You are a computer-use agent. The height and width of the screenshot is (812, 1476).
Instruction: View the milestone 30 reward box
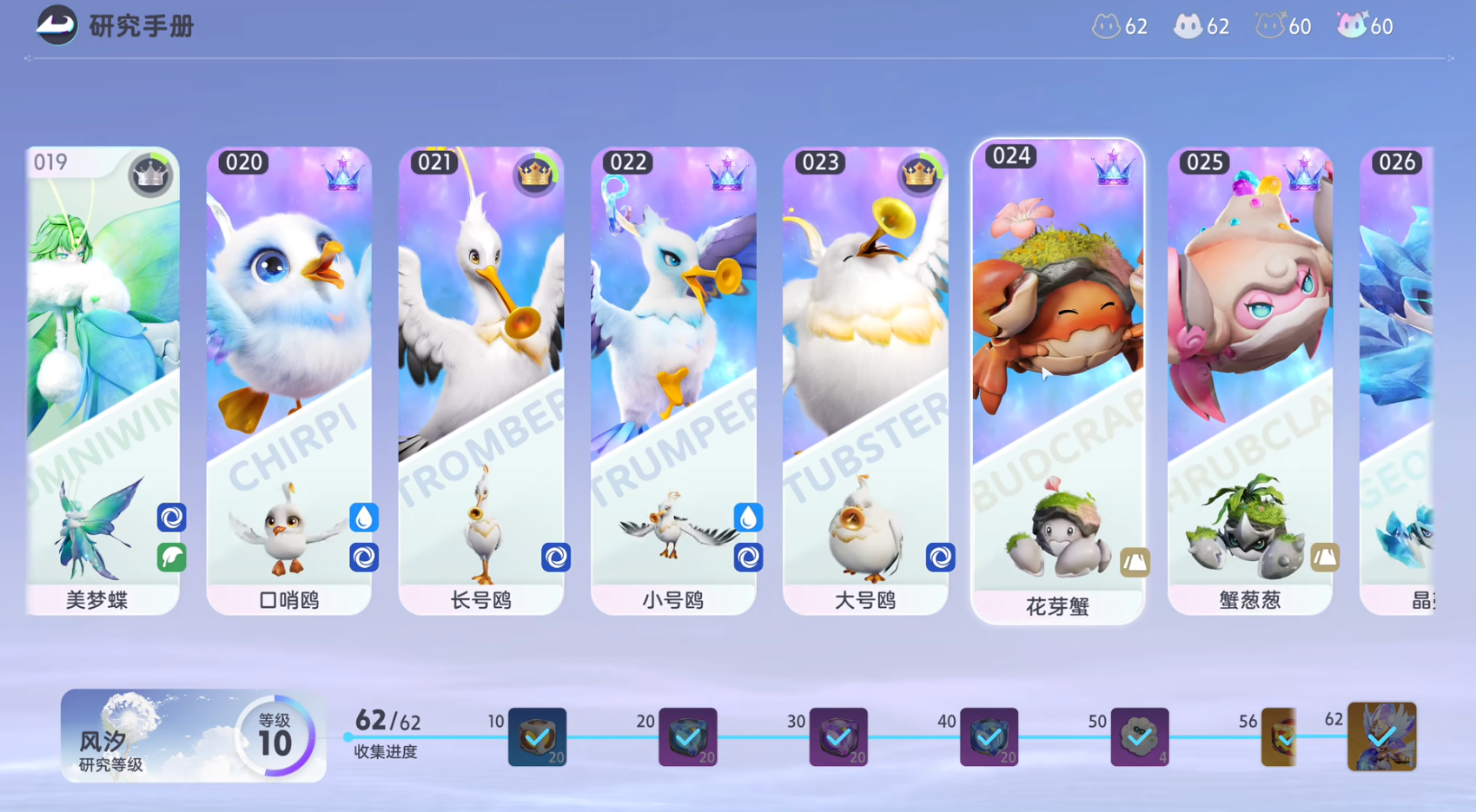tap(838, 737)
